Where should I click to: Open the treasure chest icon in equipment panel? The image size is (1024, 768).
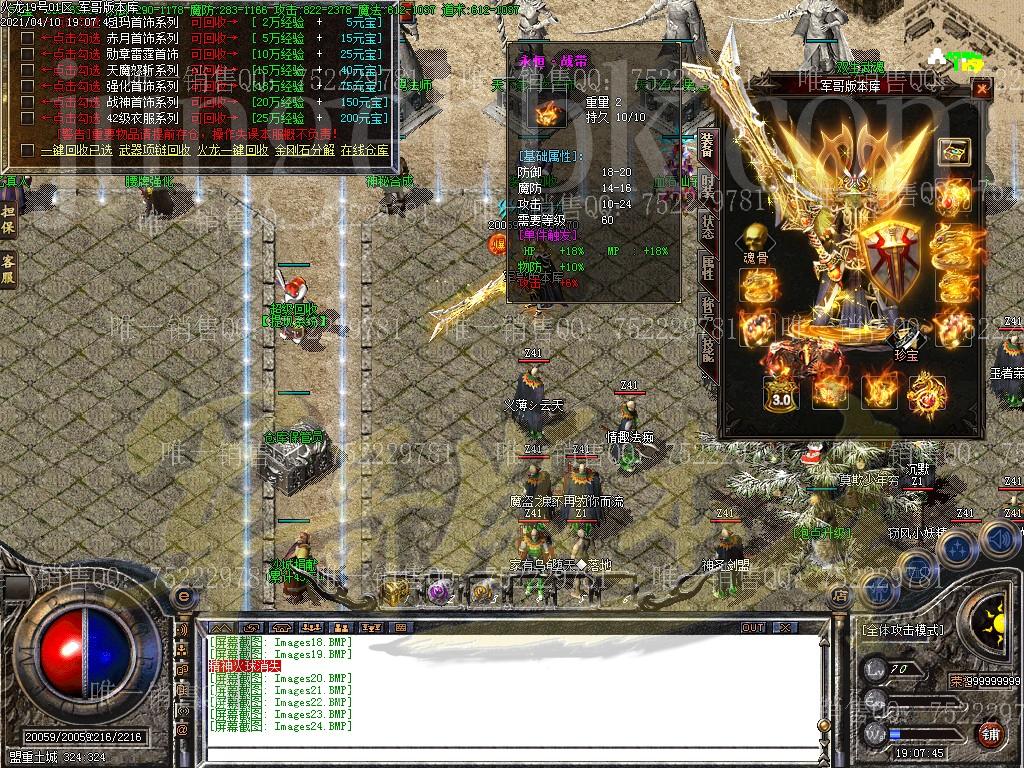[x=954, y=152]
